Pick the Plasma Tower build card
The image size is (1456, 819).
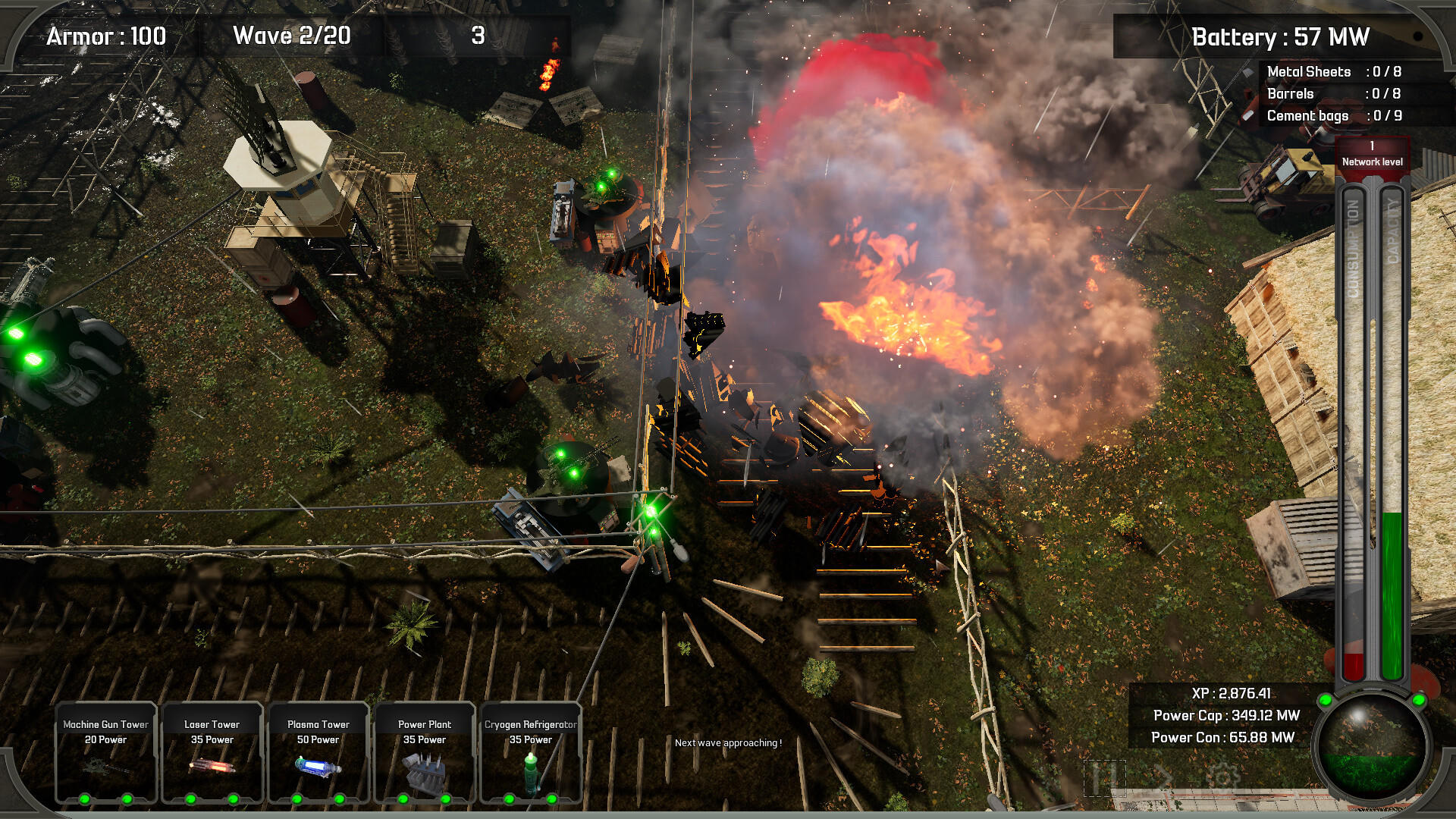click(318, 752)
